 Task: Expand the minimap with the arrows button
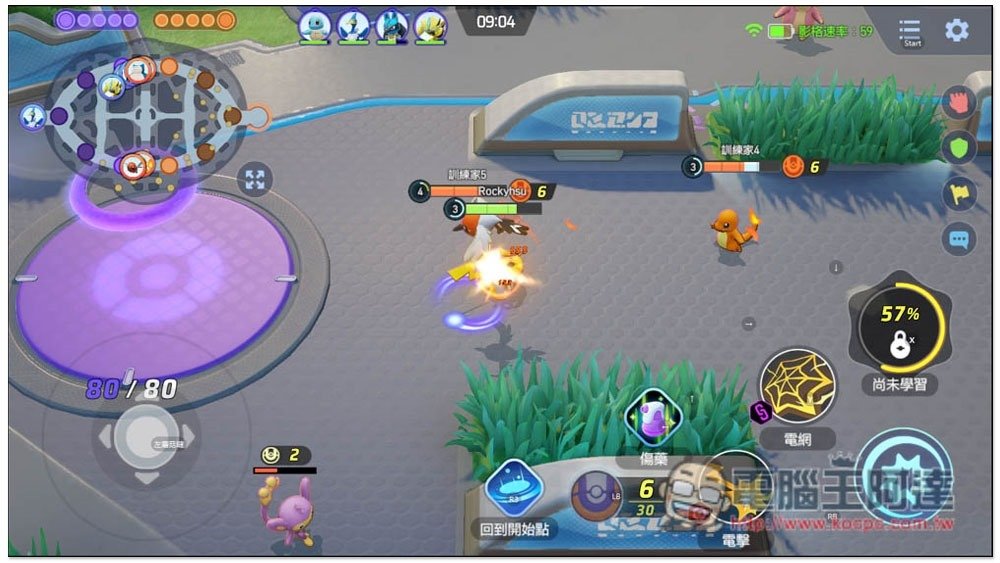pyautogui.click(x=255, y=180)
